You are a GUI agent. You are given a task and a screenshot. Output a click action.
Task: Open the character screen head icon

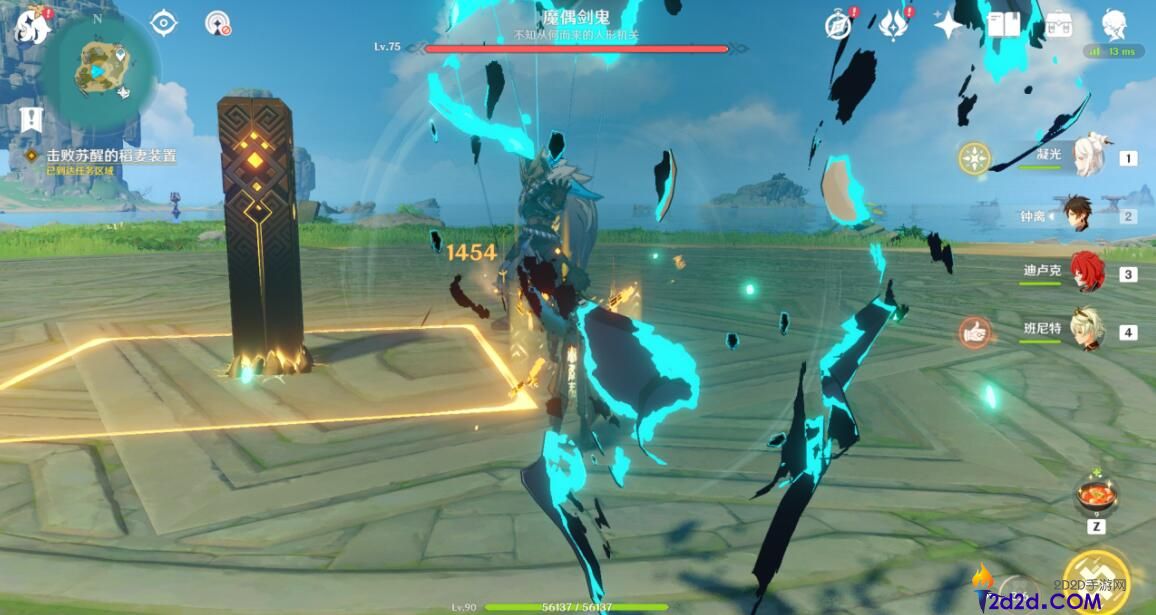pos(1114,25)
